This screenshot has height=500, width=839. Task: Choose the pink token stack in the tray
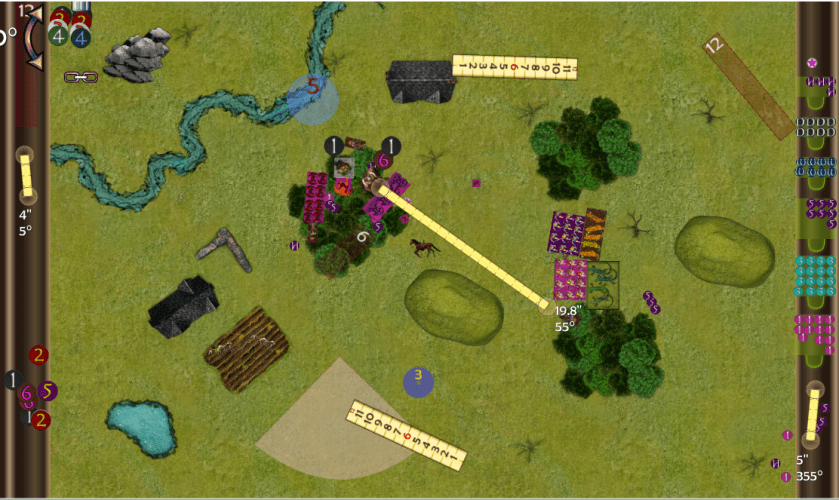pos(815,327)
